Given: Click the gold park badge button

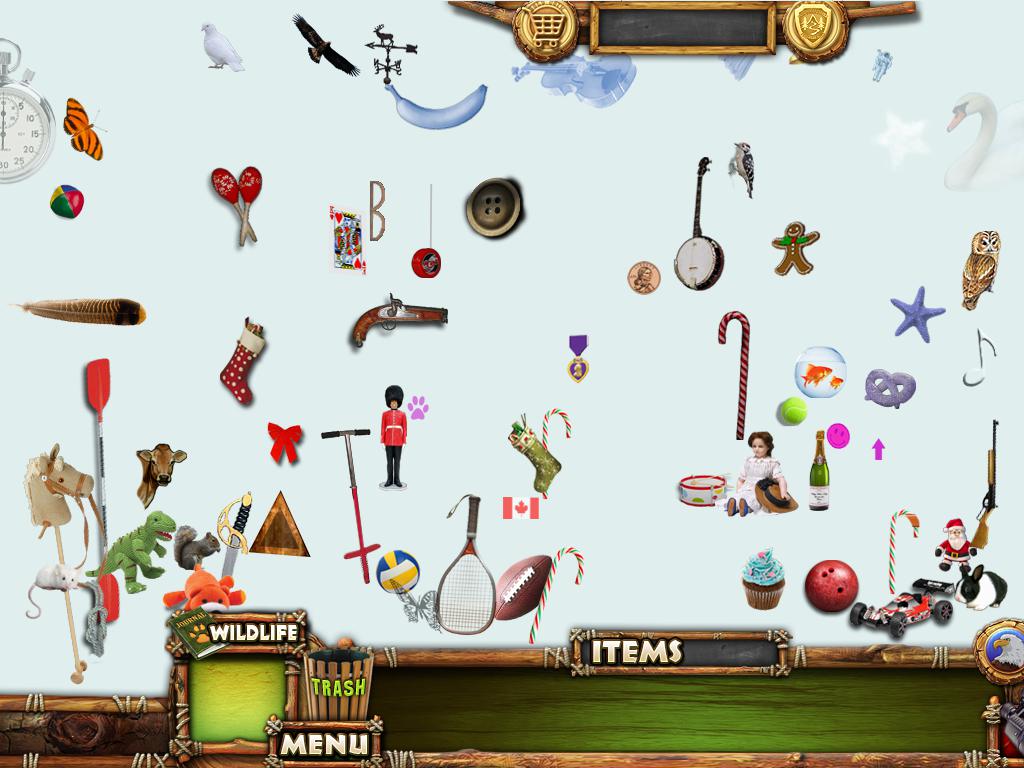Looking at the screenshot, I should point(815,27).
